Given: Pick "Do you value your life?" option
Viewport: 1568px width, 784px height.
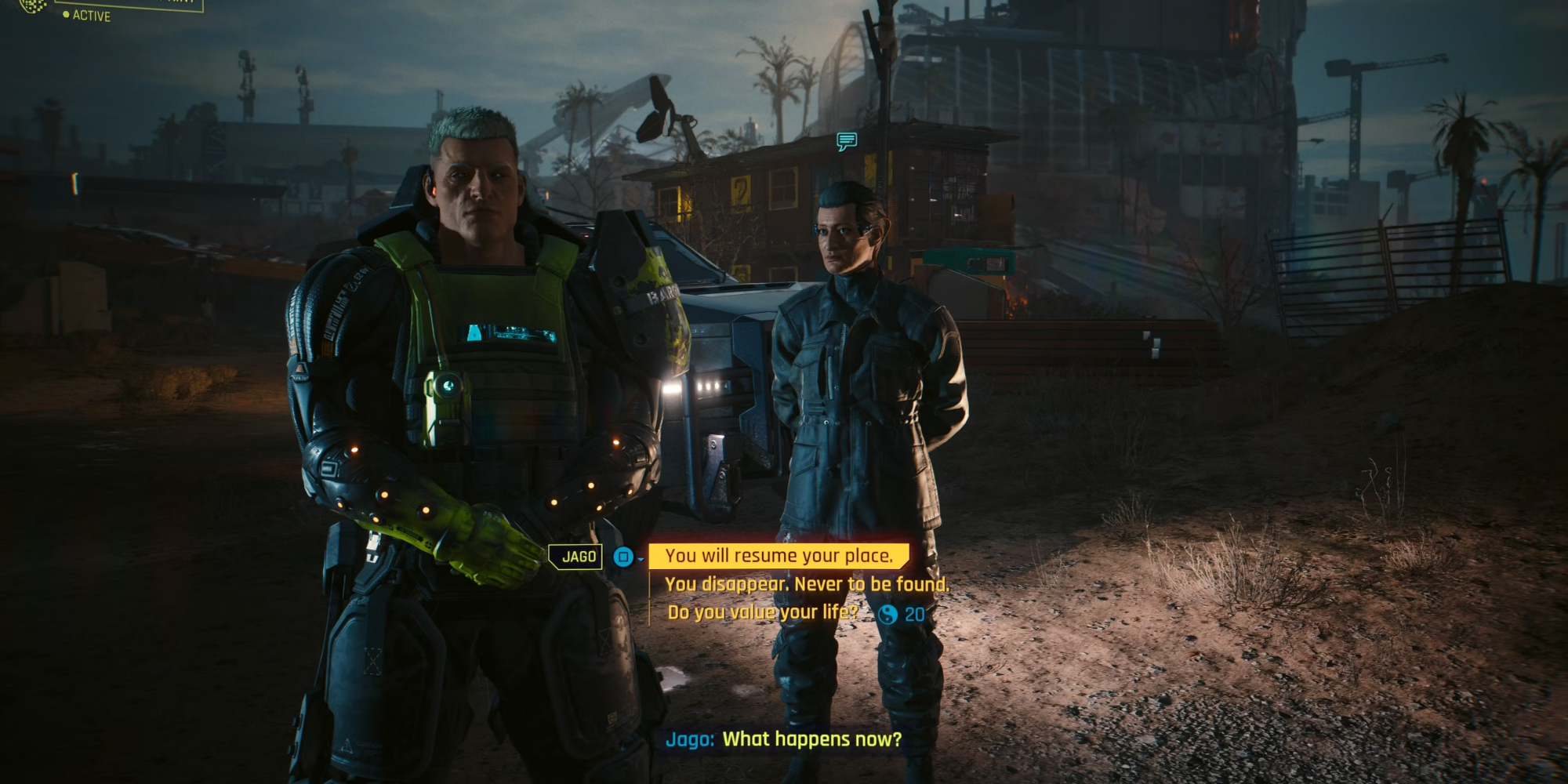Looking at the screenshot, I should pyautogui.click(x=762, y=612).
